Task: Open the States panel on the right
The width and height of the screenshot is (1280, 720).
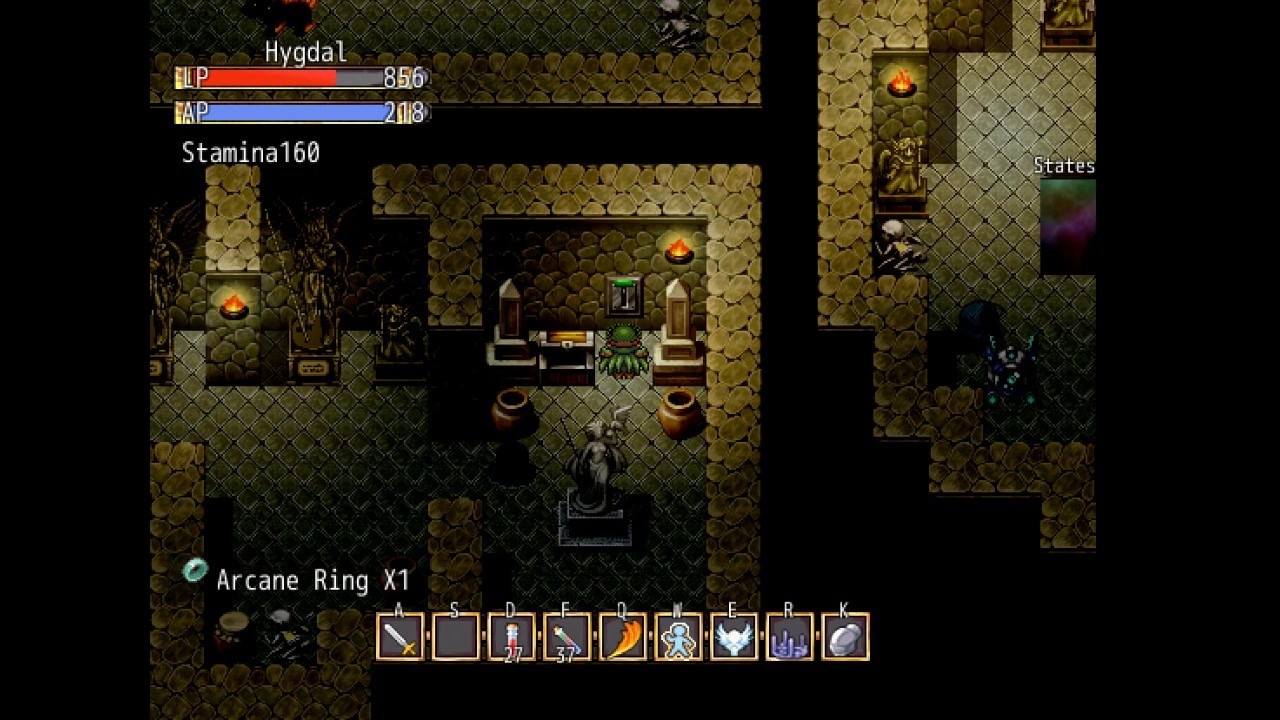Action: [1064, 165]
